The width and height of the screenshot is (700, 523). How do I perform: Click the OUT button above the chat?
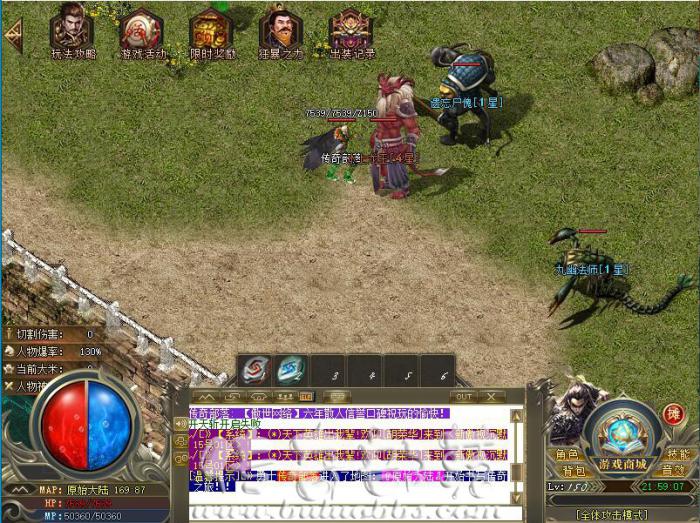(462, 397)
